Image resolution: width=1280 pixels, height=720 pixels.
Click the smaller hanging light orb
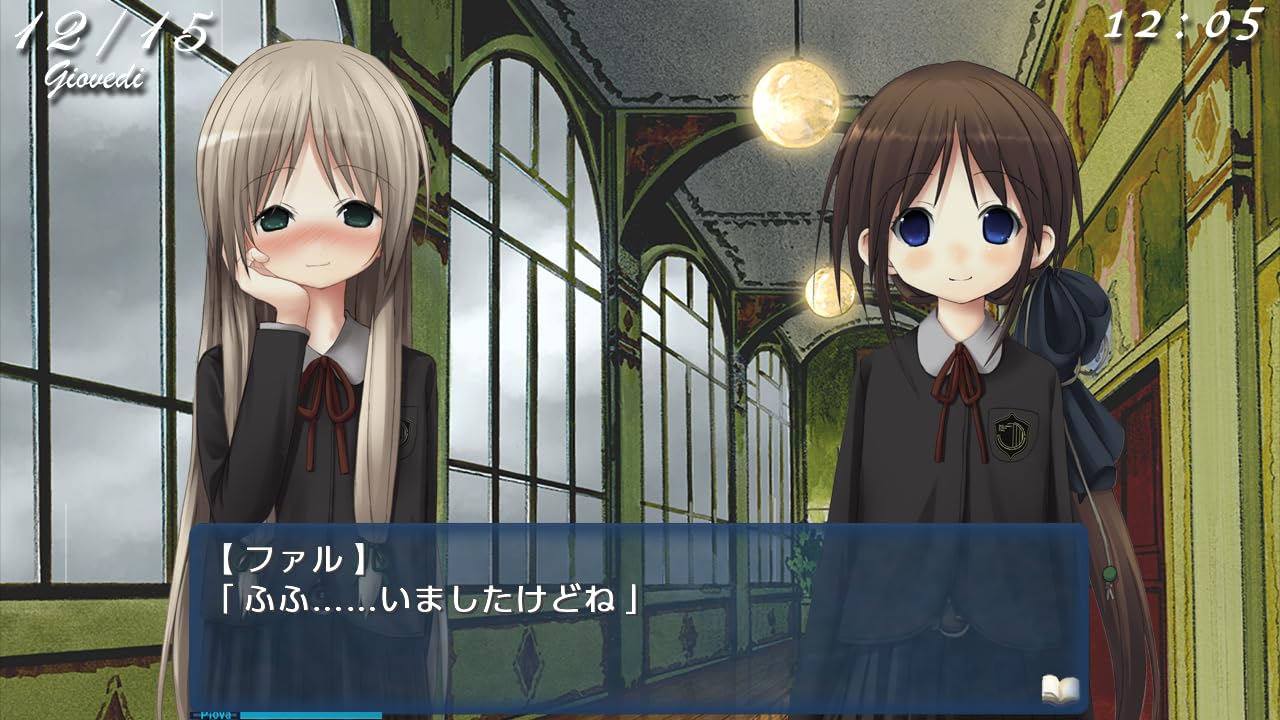click(x=827, y=290)
